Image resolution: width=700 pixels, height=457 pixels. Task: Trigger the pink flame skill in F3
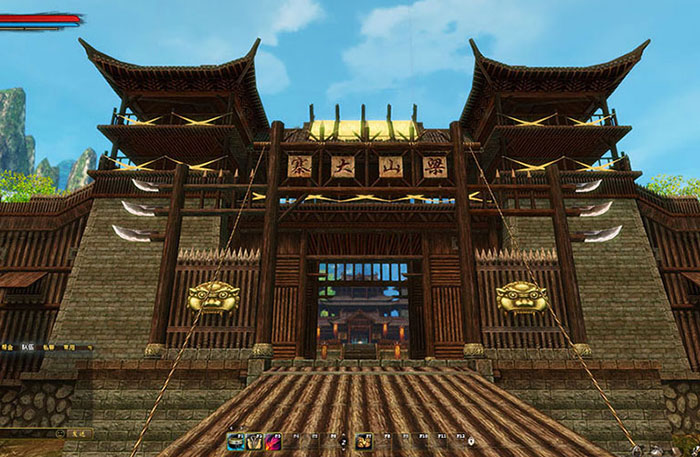coord(270,440)
